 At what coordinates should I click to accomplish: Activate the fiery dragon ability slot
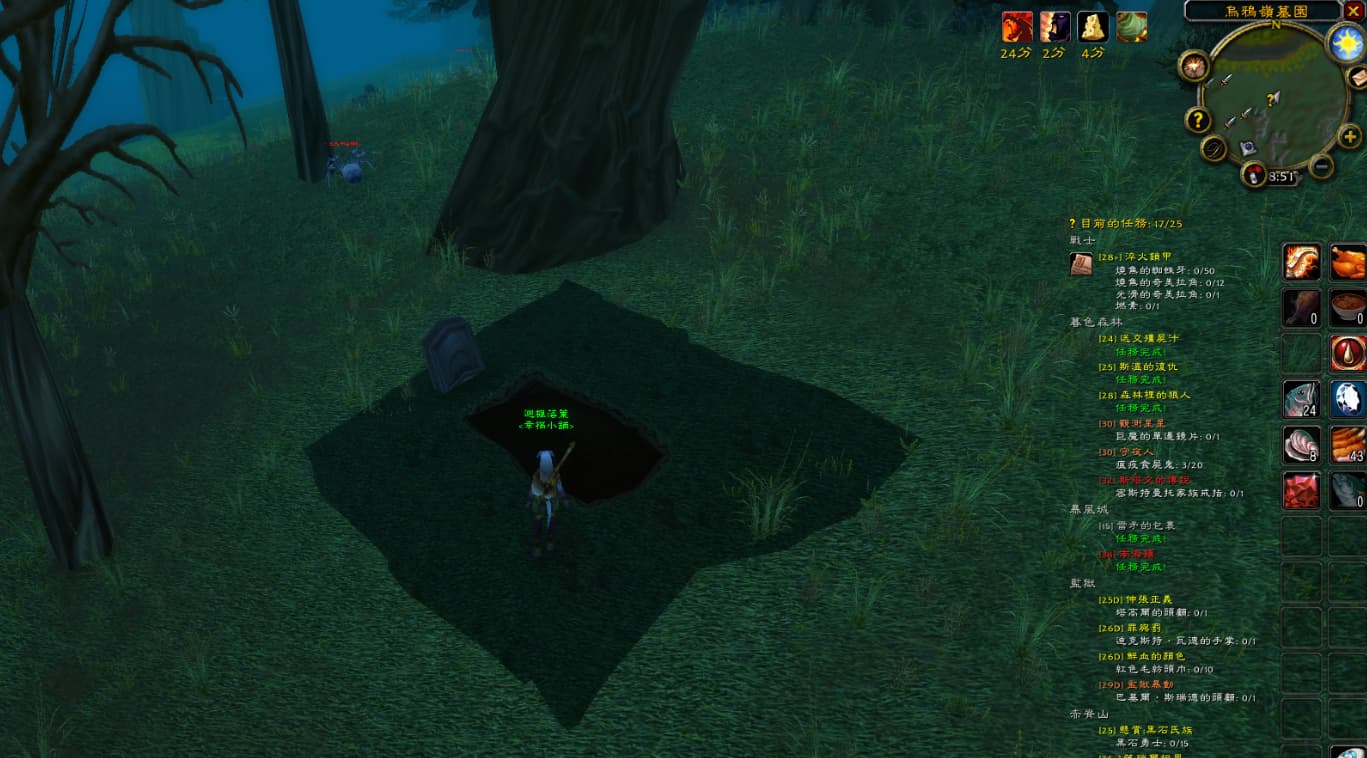1301,262
